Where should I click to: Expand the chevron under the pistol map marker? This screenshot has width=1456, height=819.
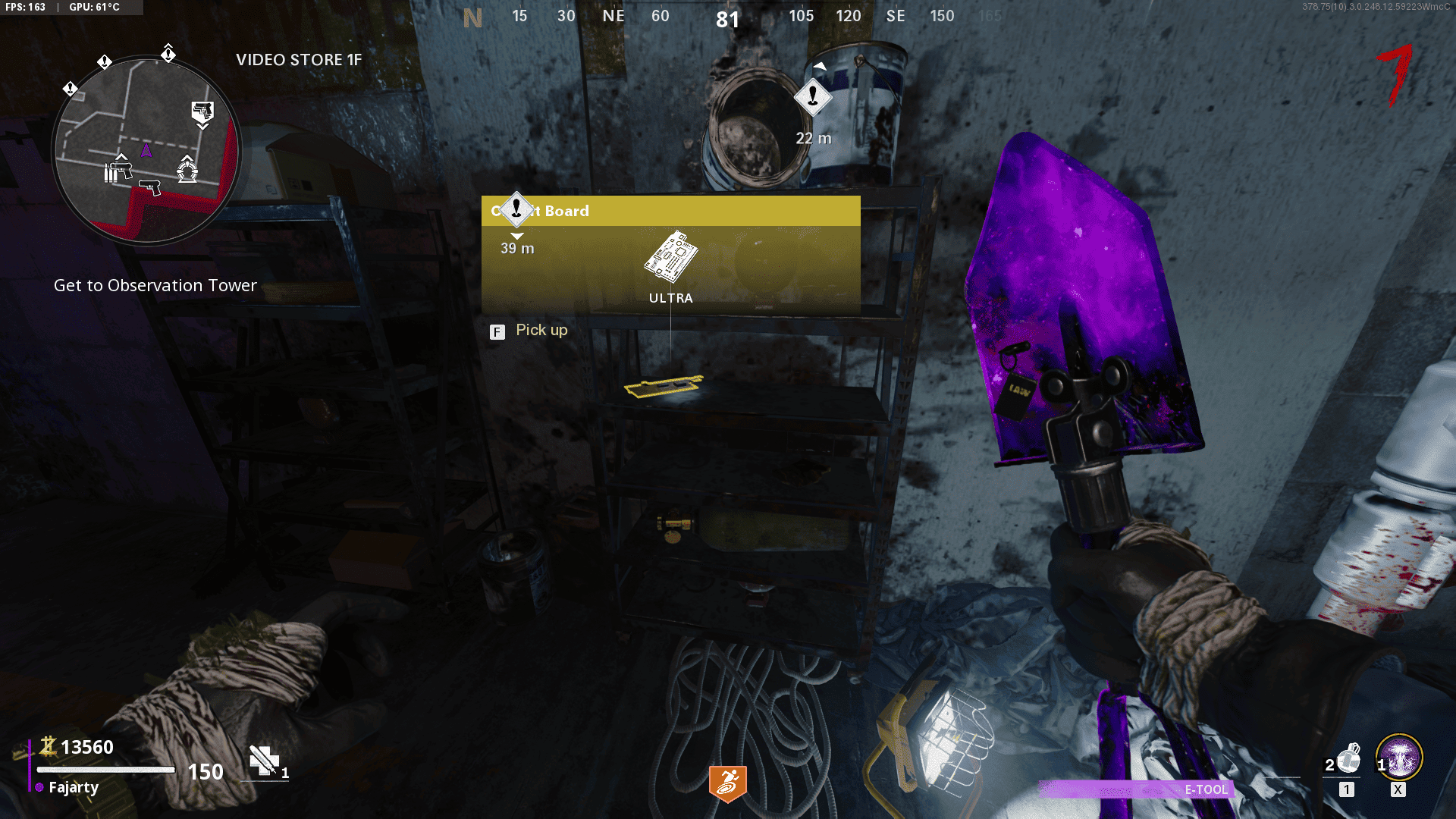pyautogui.click(x=203, y=126)
